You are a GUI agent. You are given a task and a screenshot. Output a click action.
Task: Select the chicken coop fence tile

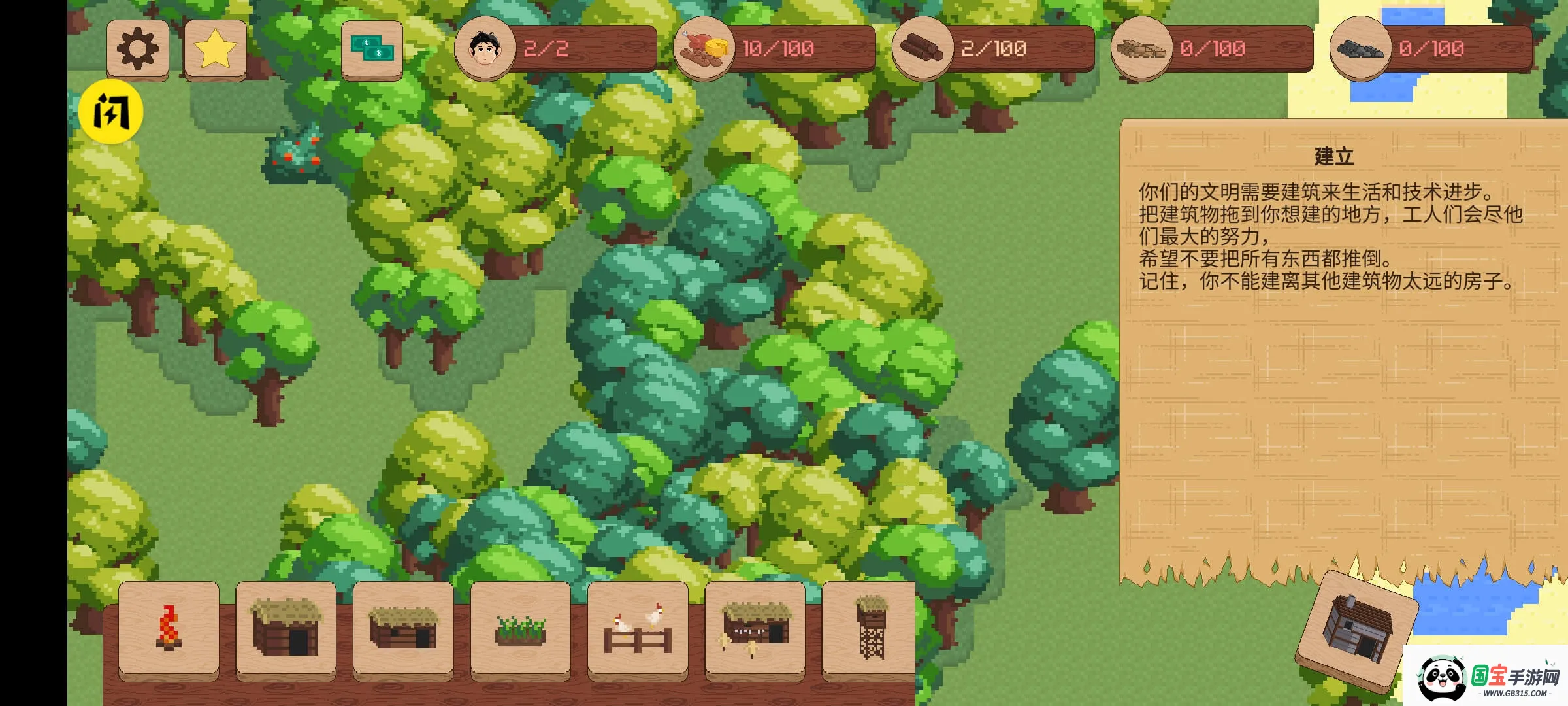pyautogui.click(x=638, y=629)
